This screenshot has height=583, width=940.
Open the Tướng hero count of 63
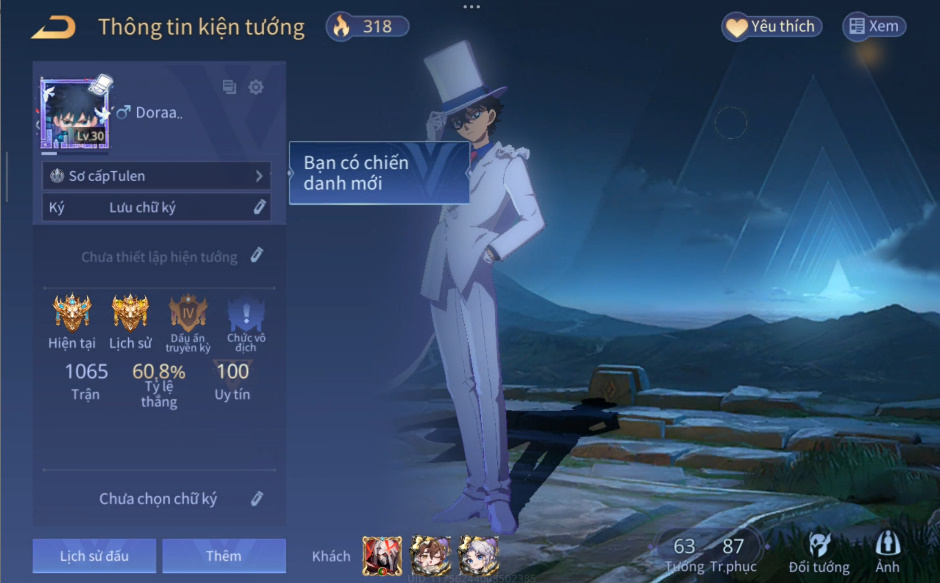[684, 552]
